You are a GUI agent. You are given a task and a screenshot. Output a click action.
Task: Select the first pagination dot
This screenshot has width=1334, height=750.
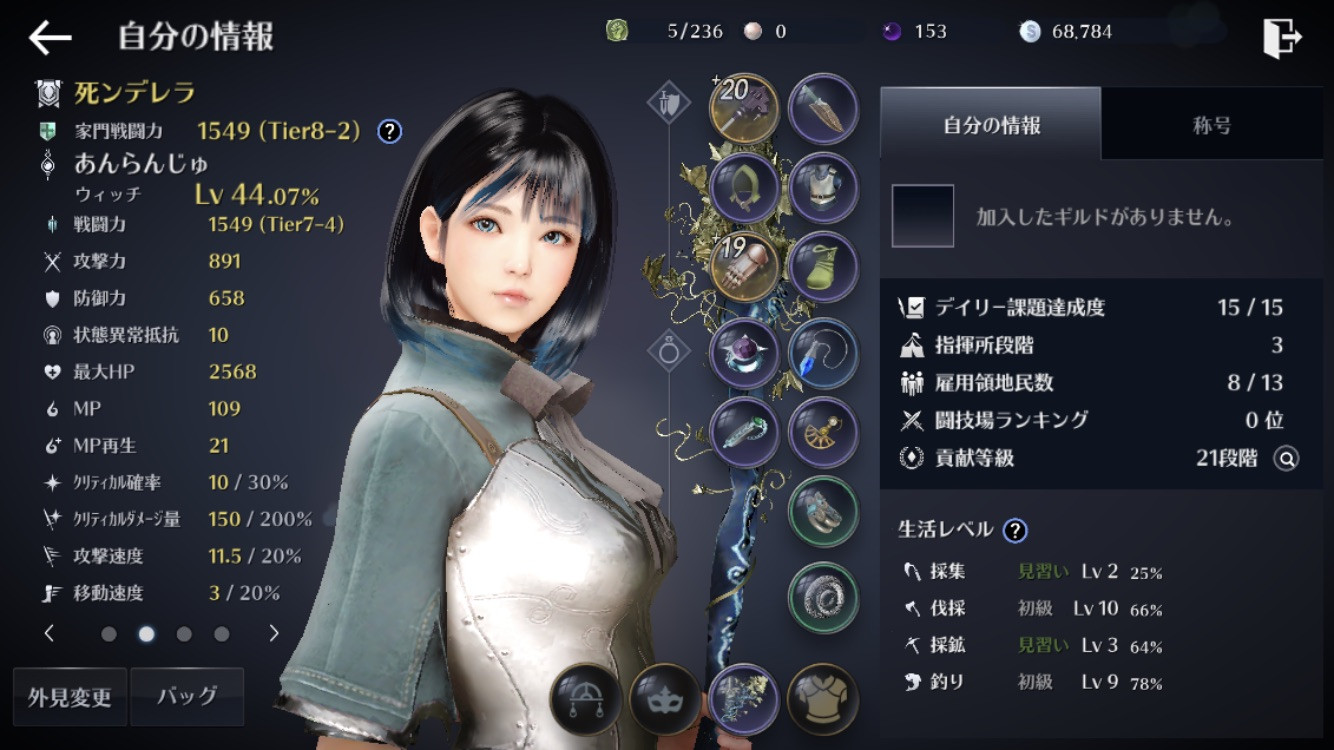pos(109,633)
